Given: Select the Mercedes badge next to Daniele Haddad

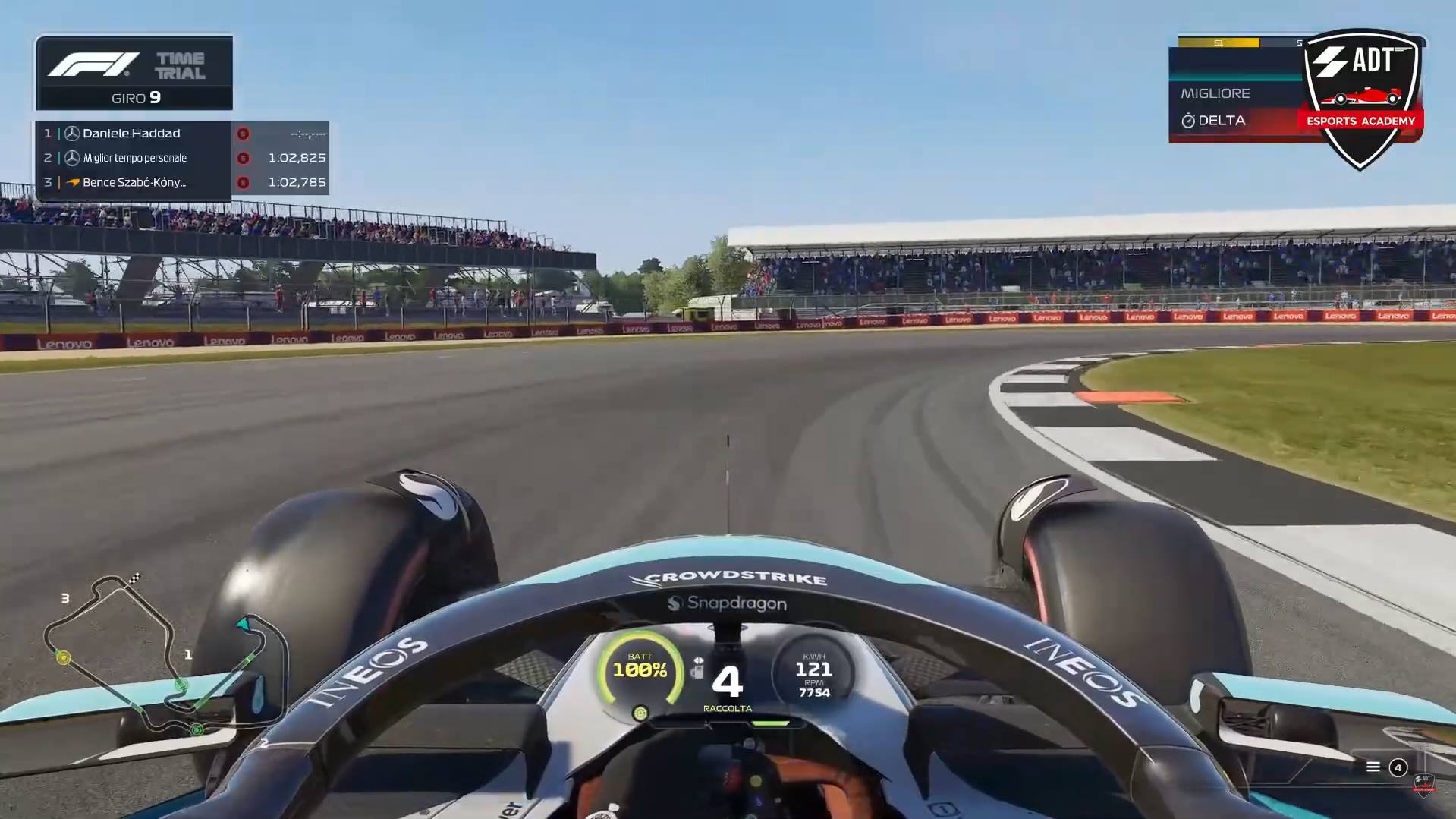Looking at the screenshot, I should point(71,133).
